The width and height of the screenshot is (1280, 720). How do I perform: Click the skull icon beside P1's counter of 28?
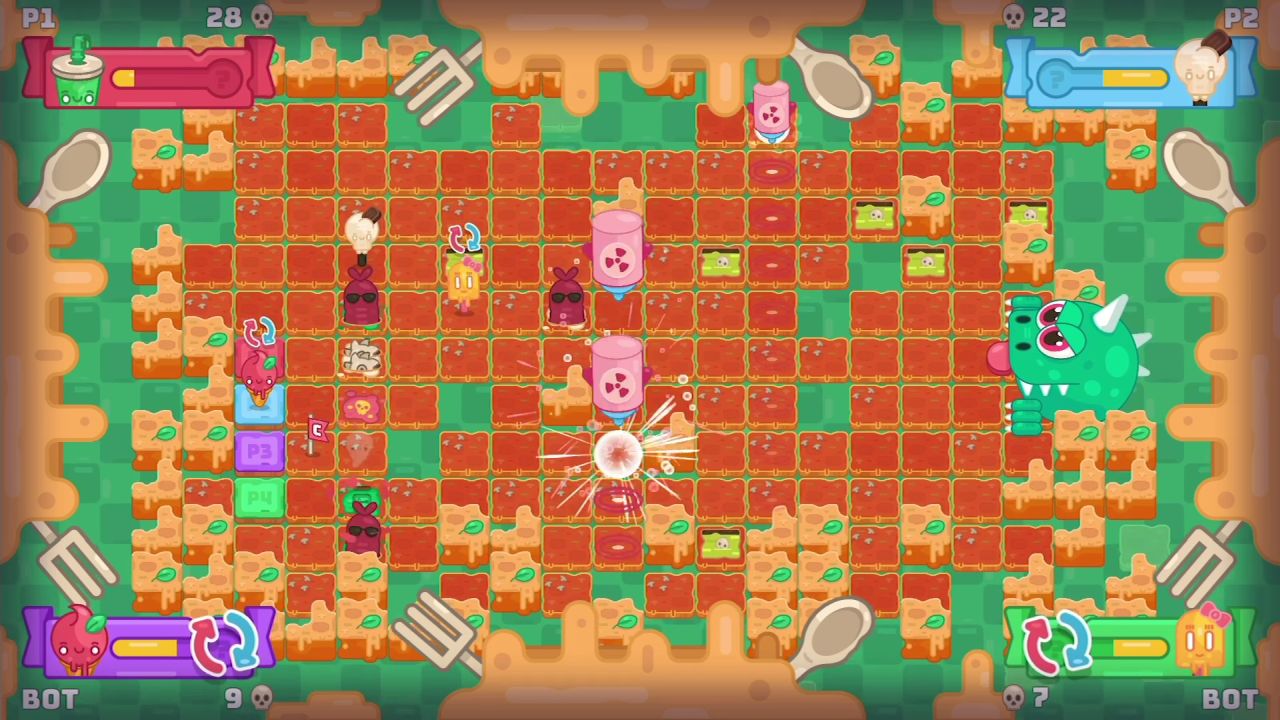(x=262, y=17)
